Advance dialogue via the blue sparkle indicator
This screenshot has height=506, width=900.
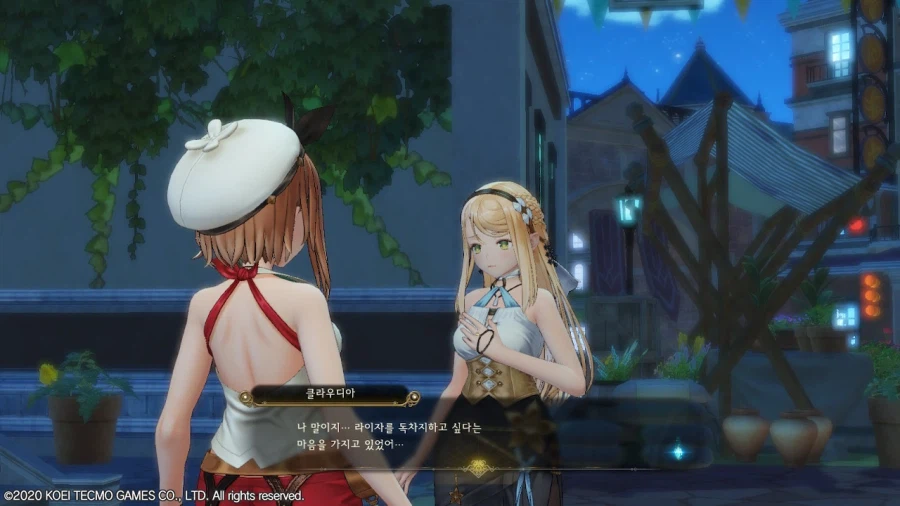click(x=677, y=451)
